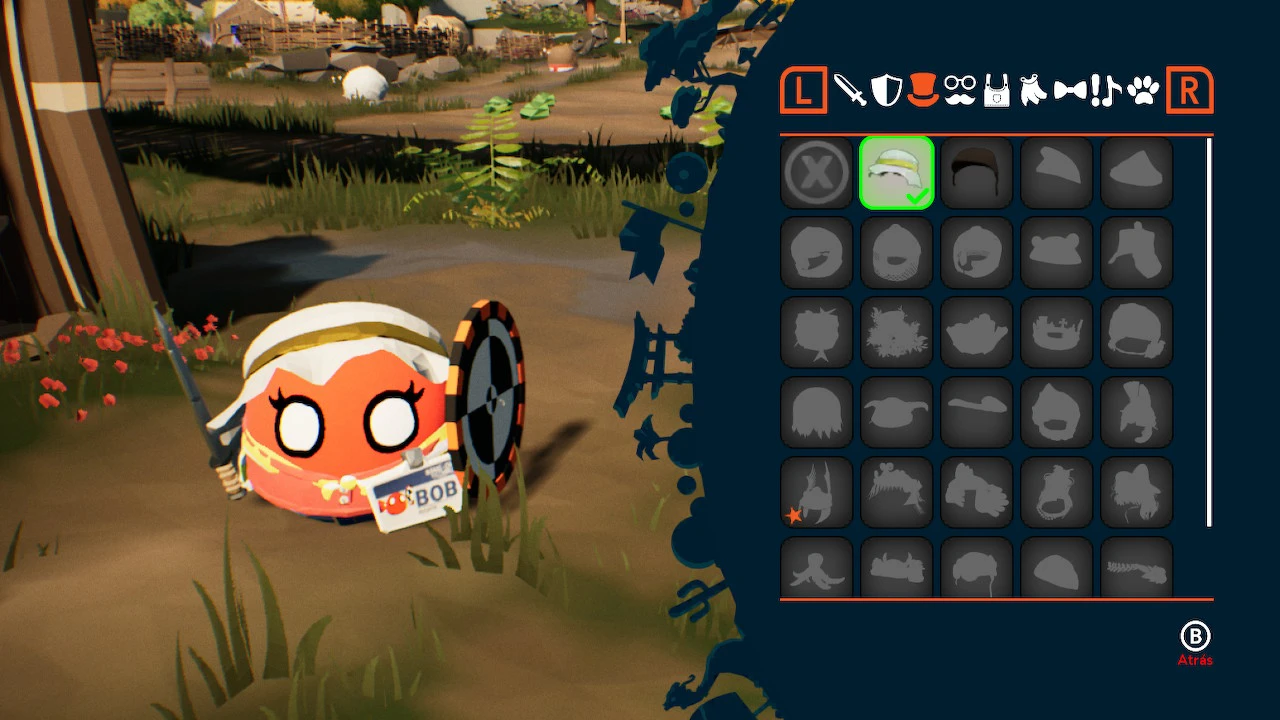Image resolution: width=1280 pixels, height=720 pixels.
Task: Choose the locked wide-brim flat hat silhouette
Action: 977,413
